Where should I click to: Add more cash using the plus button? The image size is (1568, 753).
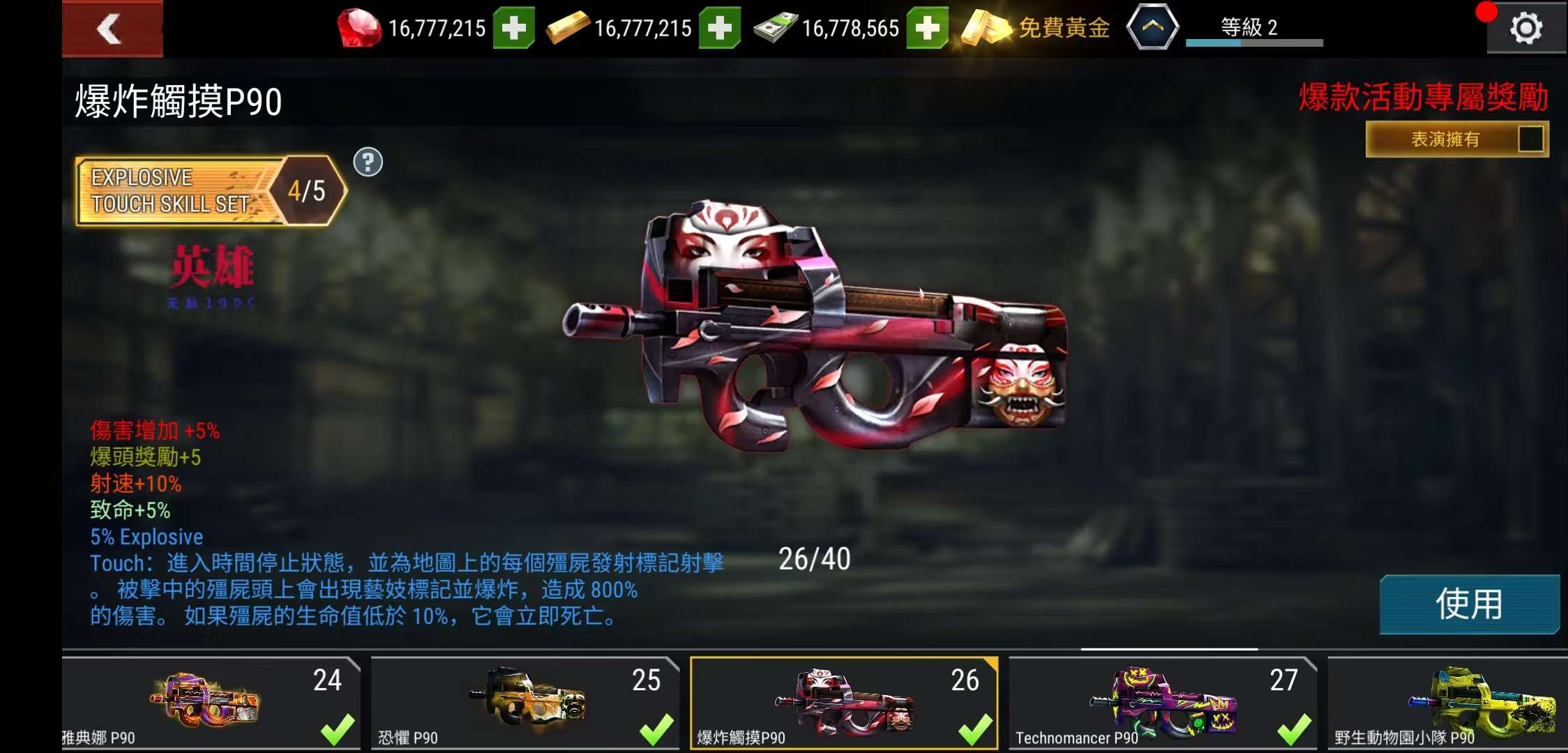click(x=926, y=29)
